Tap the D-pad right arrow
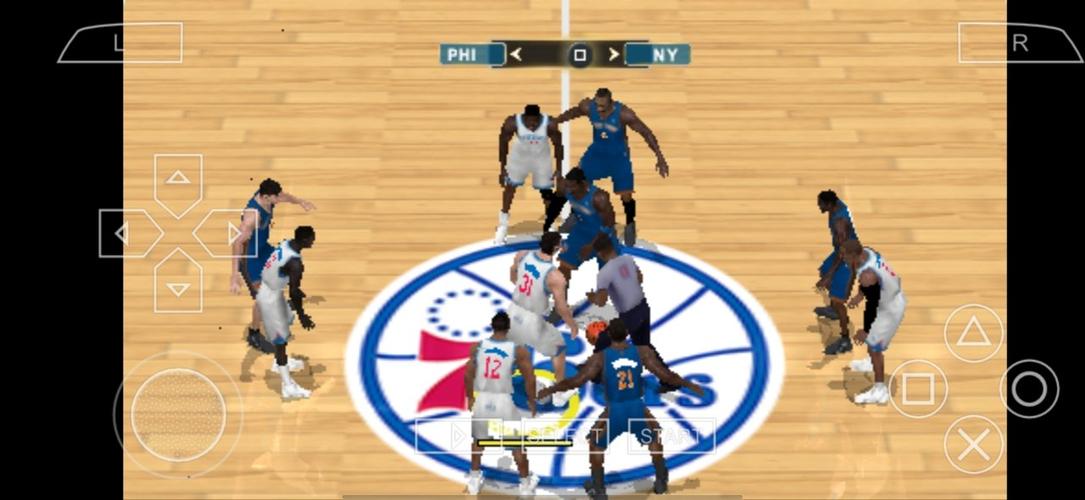Image resolution: width=1085 pixels, height=500 pixels. pos(229,234)
